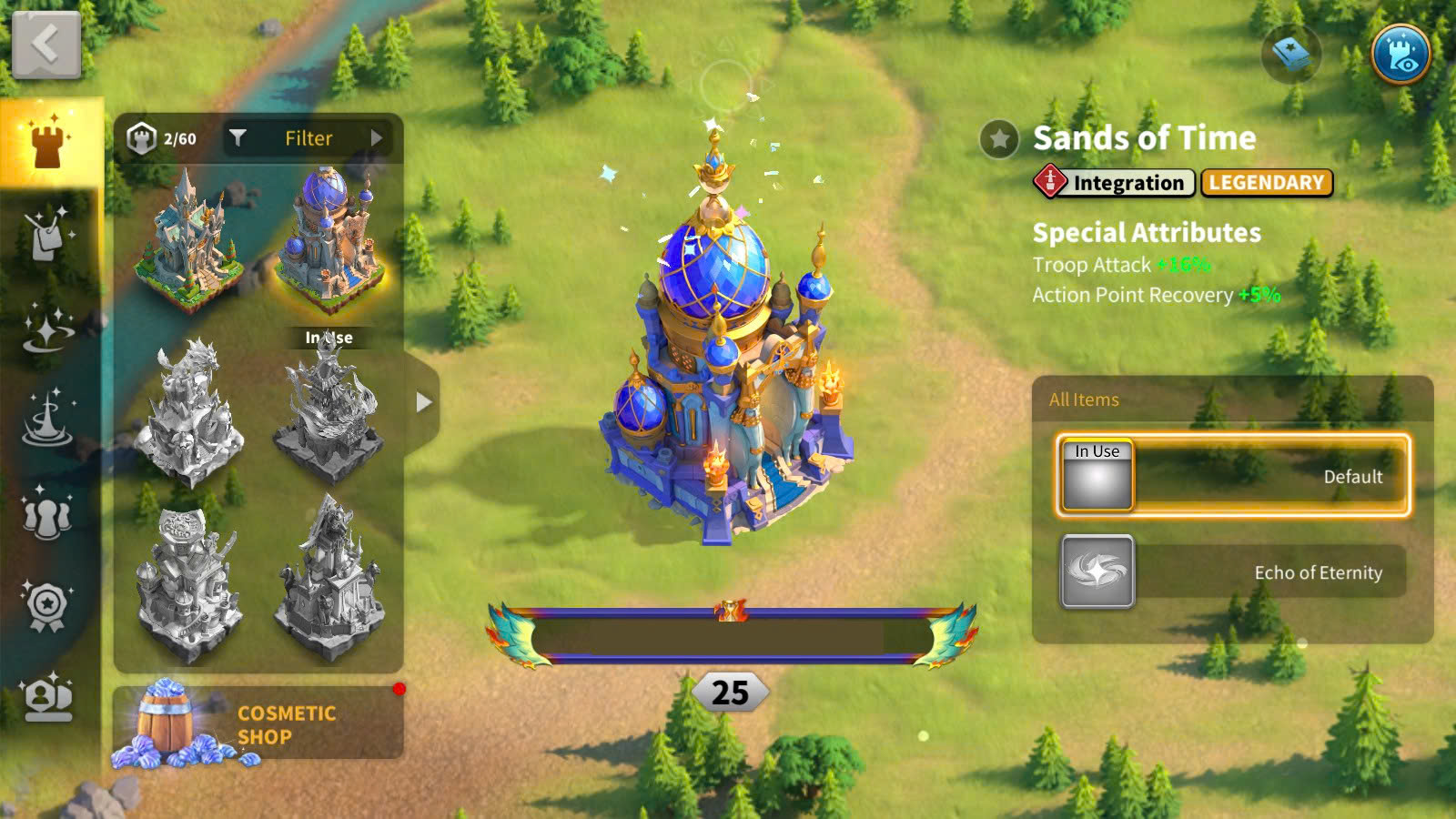The image size is (1456, 819).
Task: Open the blue book collection icon
Action: pyautogui.click(x=1290, y=55)
